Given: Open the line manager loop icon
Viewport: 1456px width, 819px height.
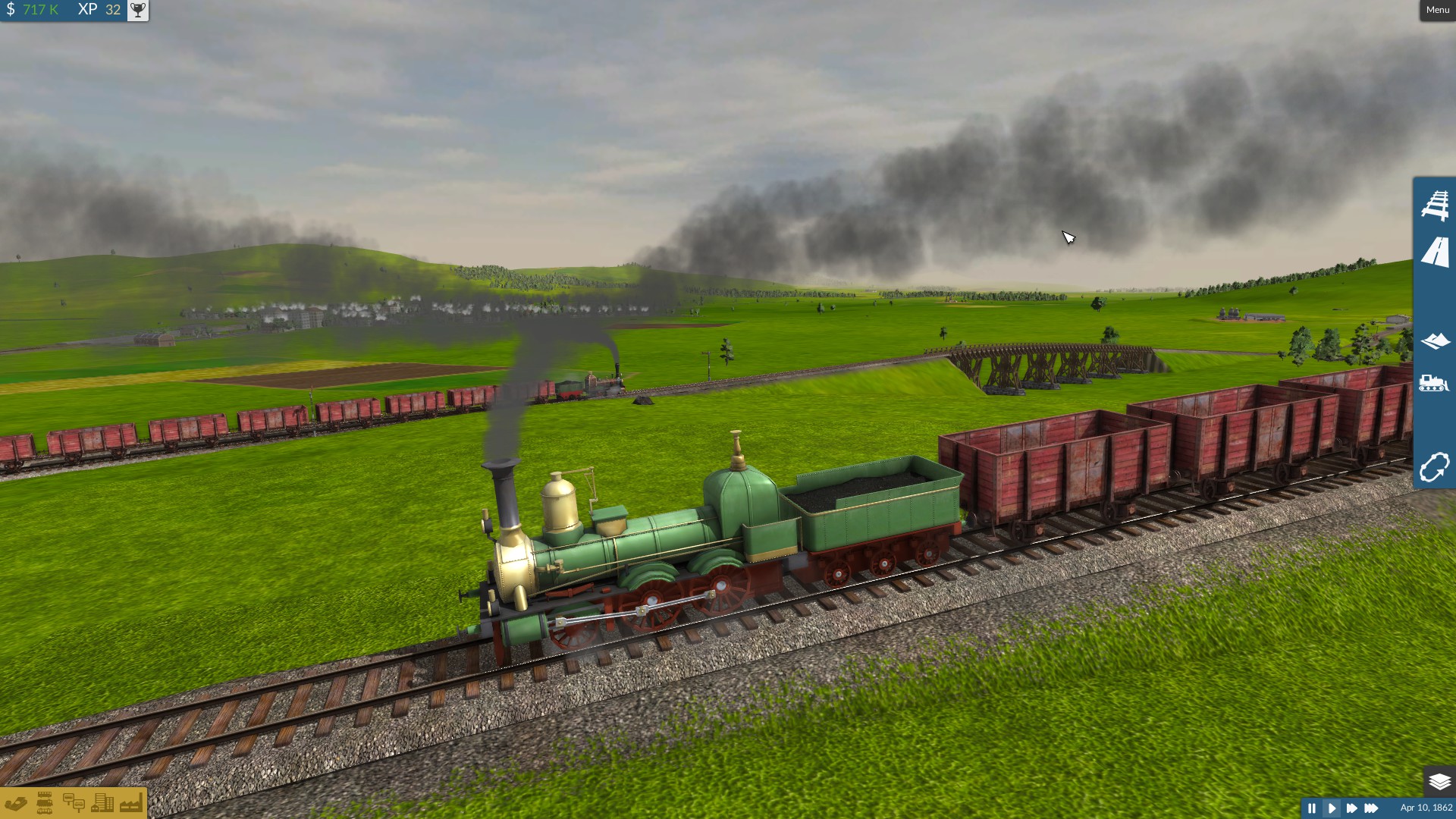Looking at the screenshot, I should pyautogui.click(x=1434, y=467).
